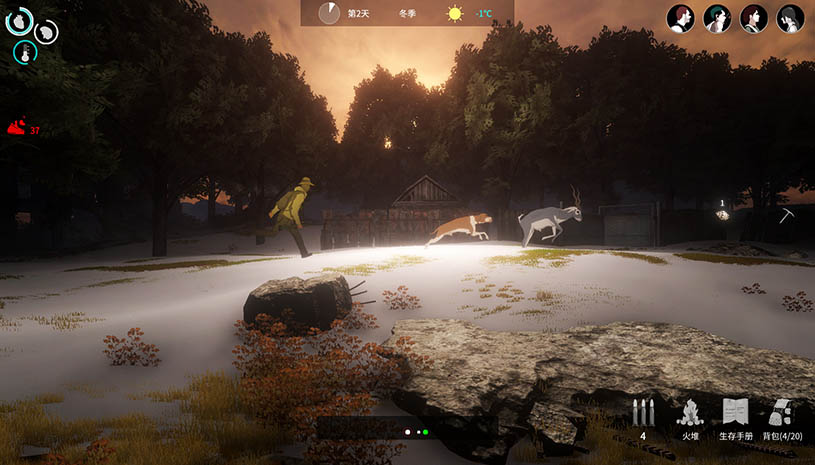Choose the green-cap smoker character portrait

717,18
